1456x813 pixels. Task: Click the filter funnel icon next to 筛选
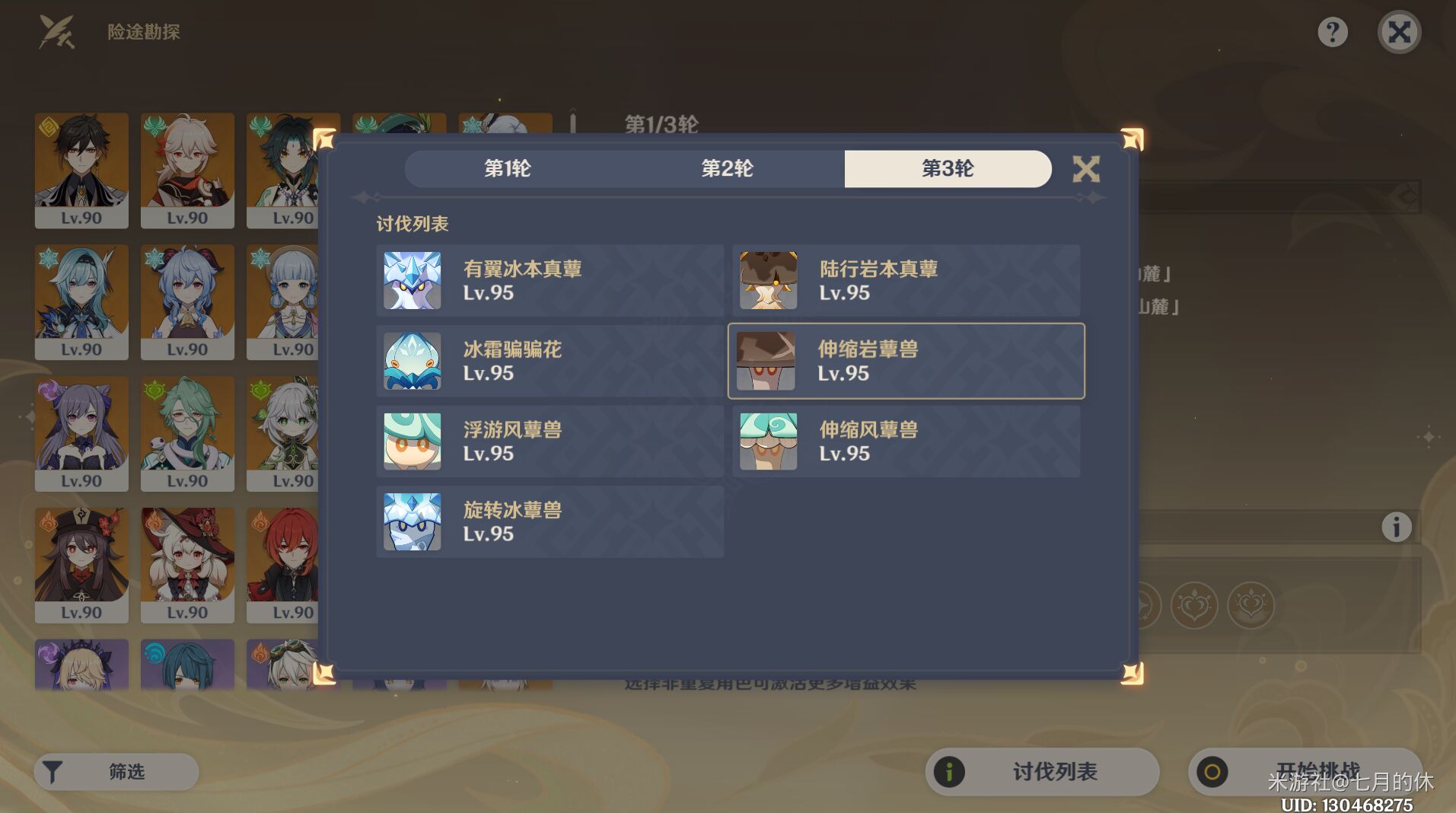pyautogui.click(x=53, y=770)
